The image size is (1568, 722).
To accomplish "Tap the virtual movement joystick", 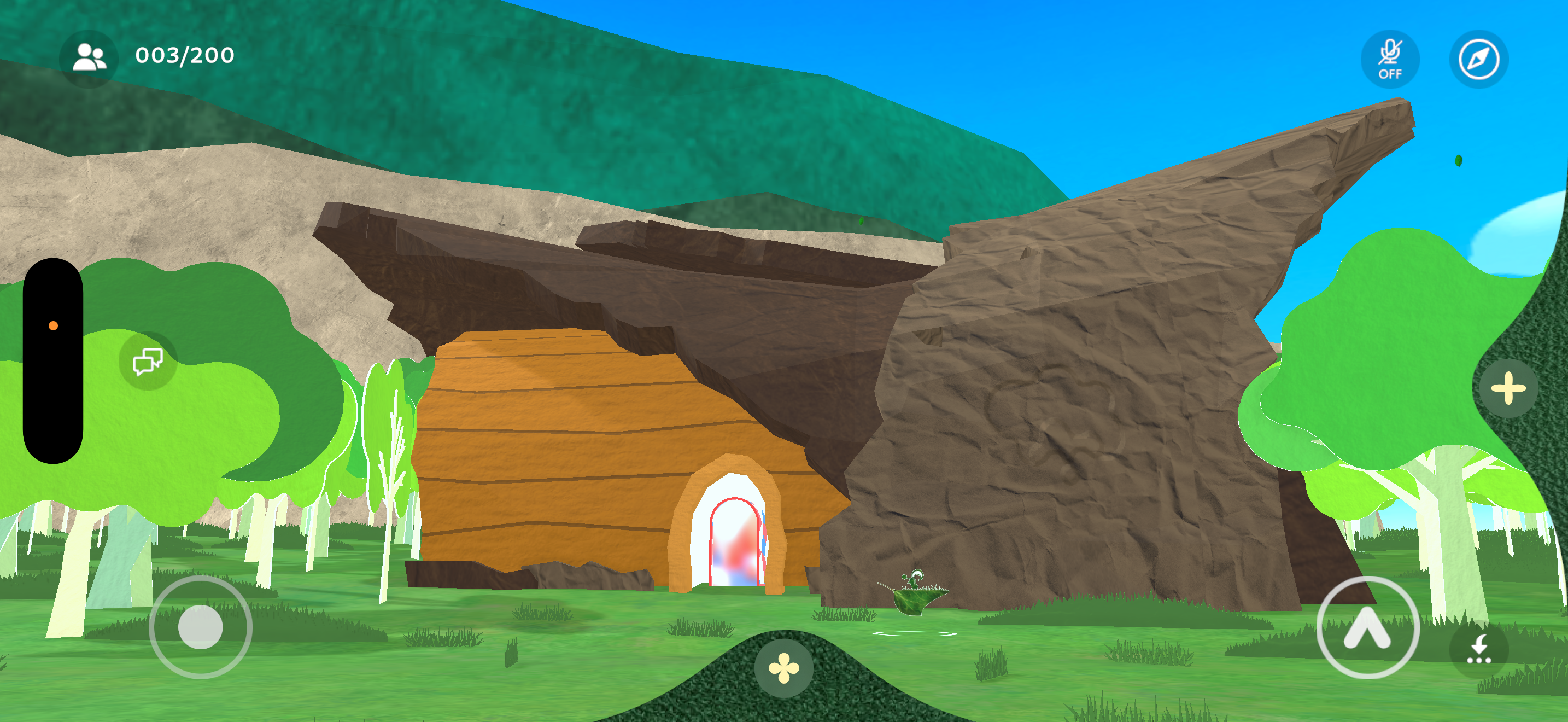I will [200, 627].
